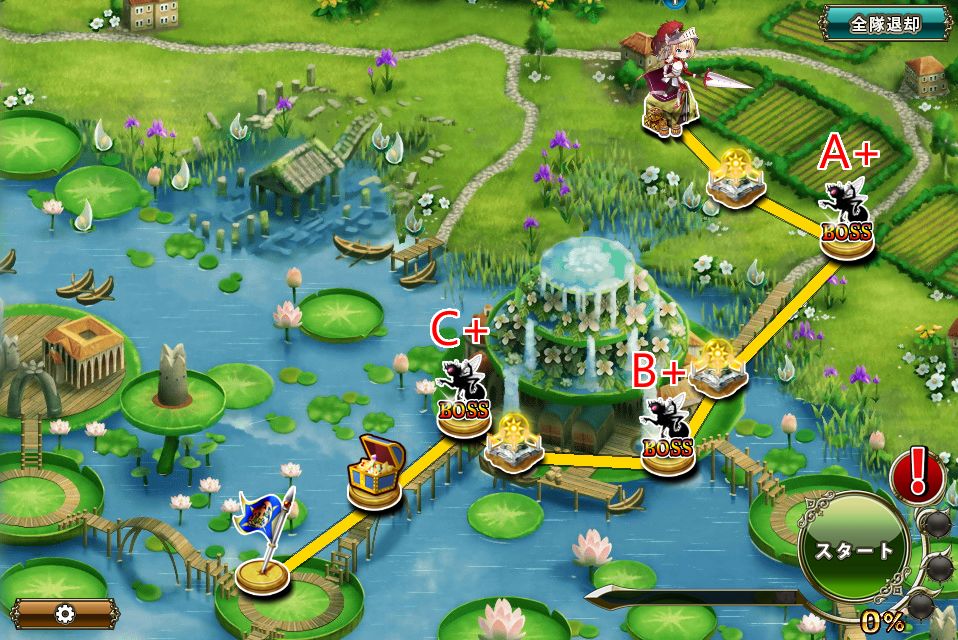This screenshot has height=640, width=958.
Task: Tap the red exclamation alert icon
Action: [x=913, y=473]
